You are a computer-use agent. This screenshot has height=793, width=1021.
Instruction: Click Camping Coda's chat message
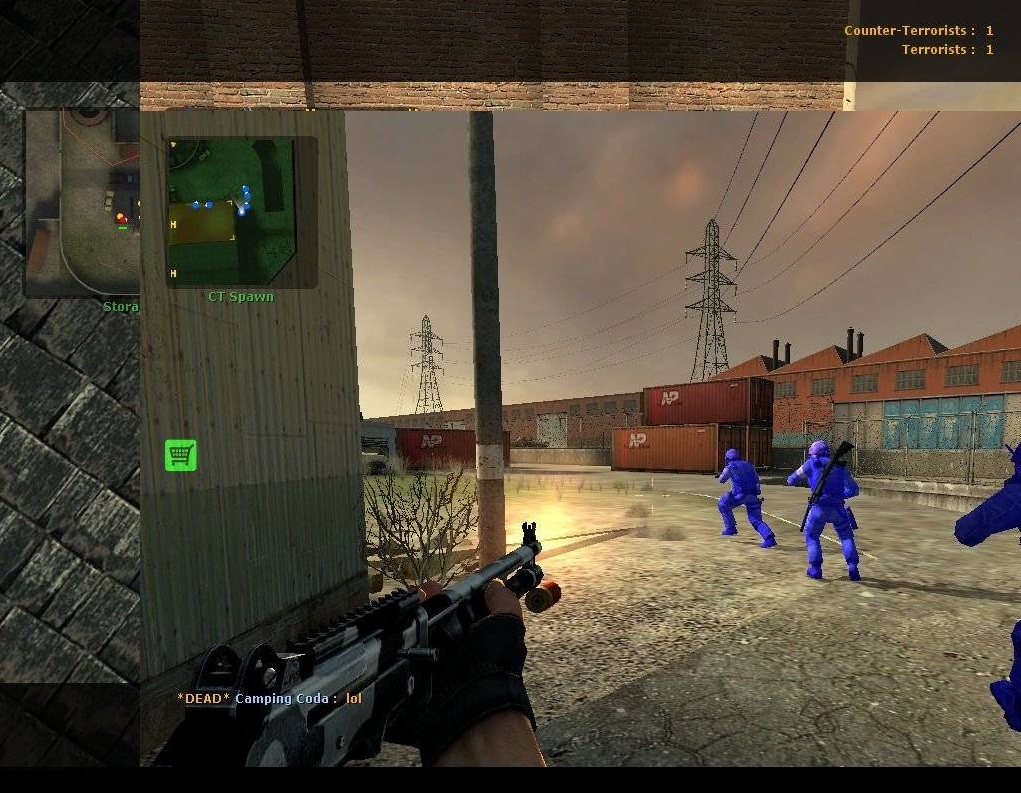(x=270, y=698)
